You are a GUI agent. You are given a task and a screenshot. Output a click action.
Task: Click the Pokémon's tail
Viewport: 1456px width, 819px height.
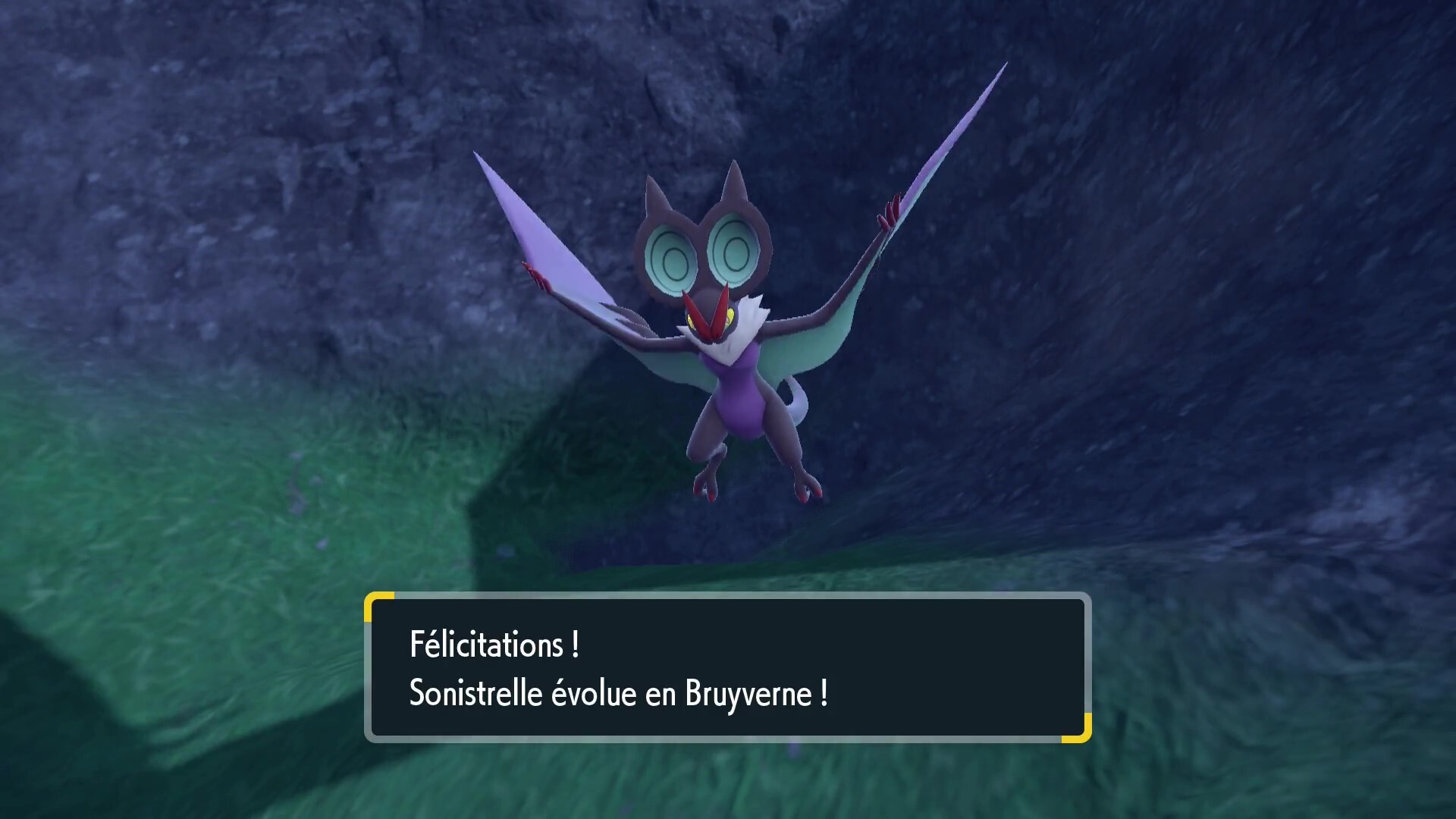tap(800, 402)
